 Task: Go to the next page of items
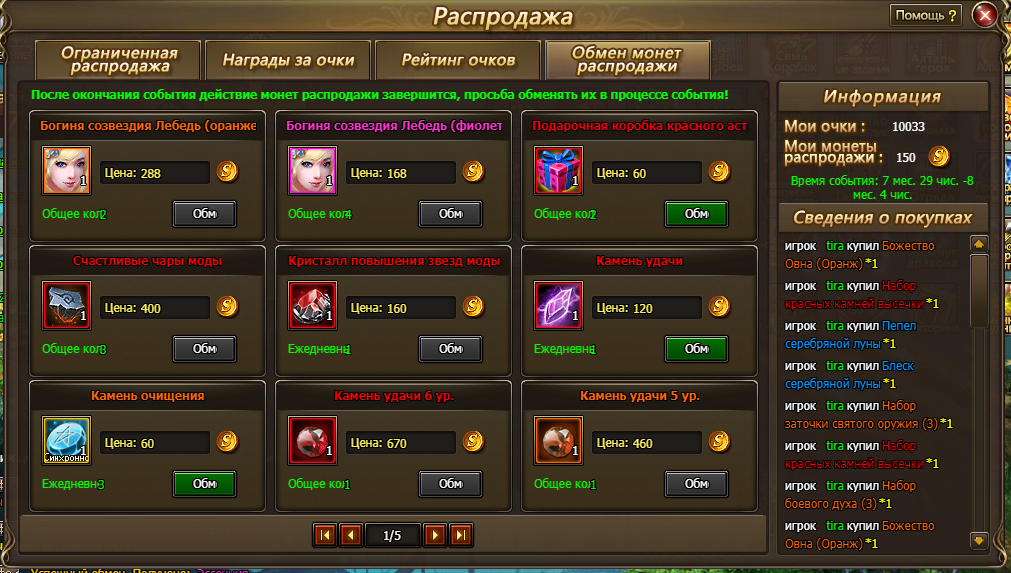pyautogui.click(x=434, y=535)
